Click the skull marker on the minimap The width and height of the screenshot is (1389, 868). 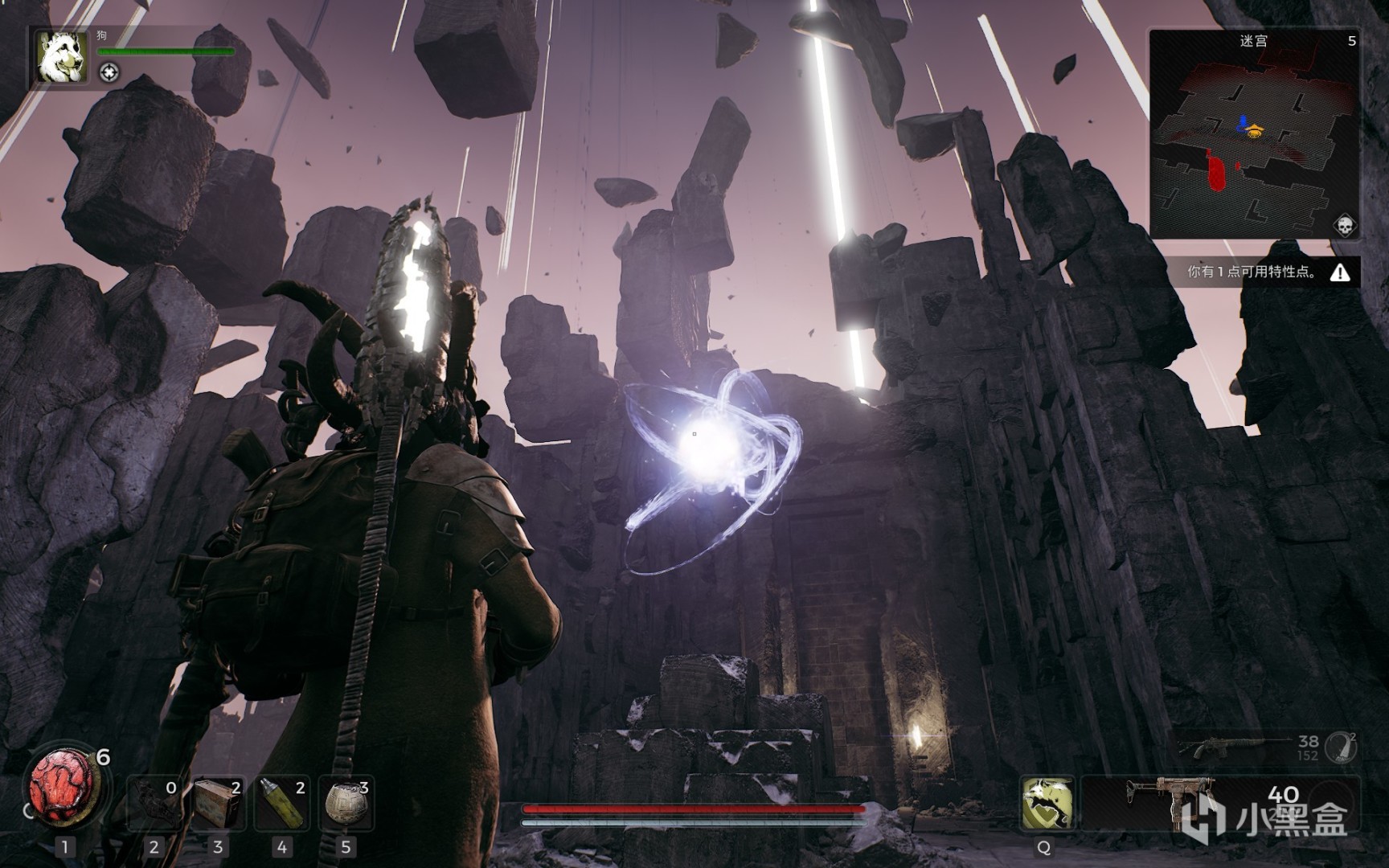click(1344, 226)
